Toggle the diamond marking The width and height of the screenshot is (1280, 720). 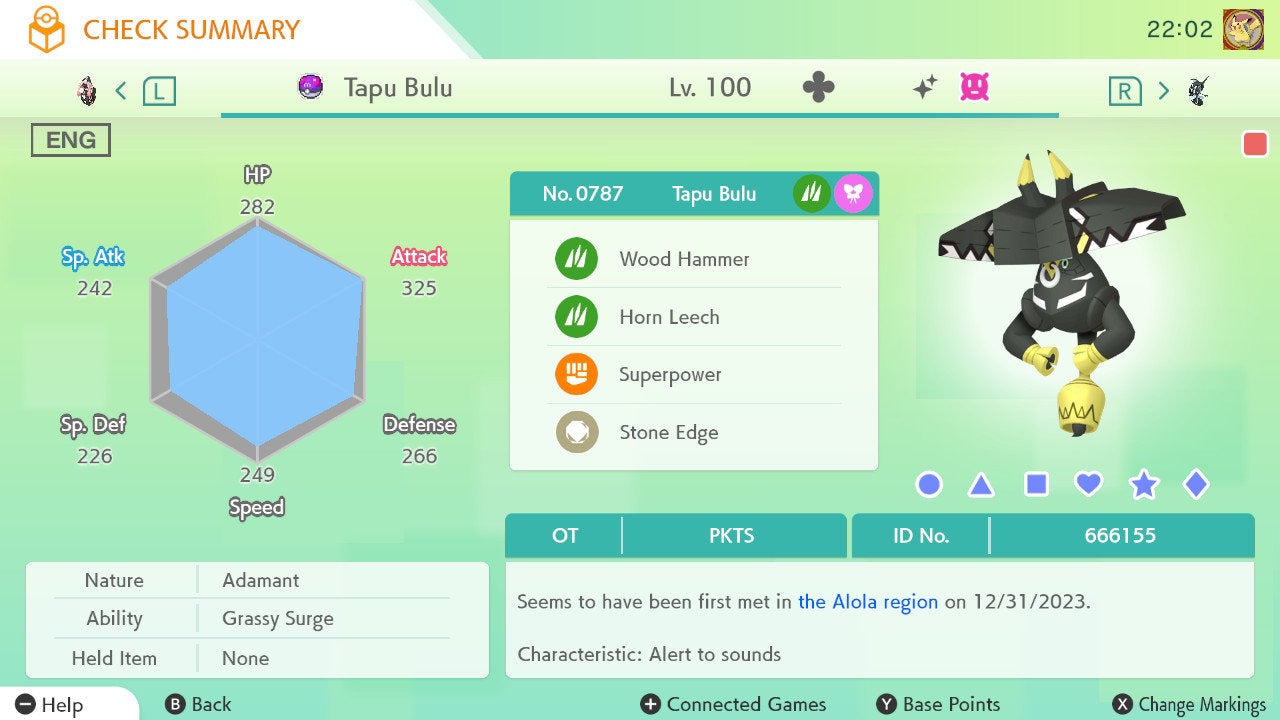pos(1195,485)
